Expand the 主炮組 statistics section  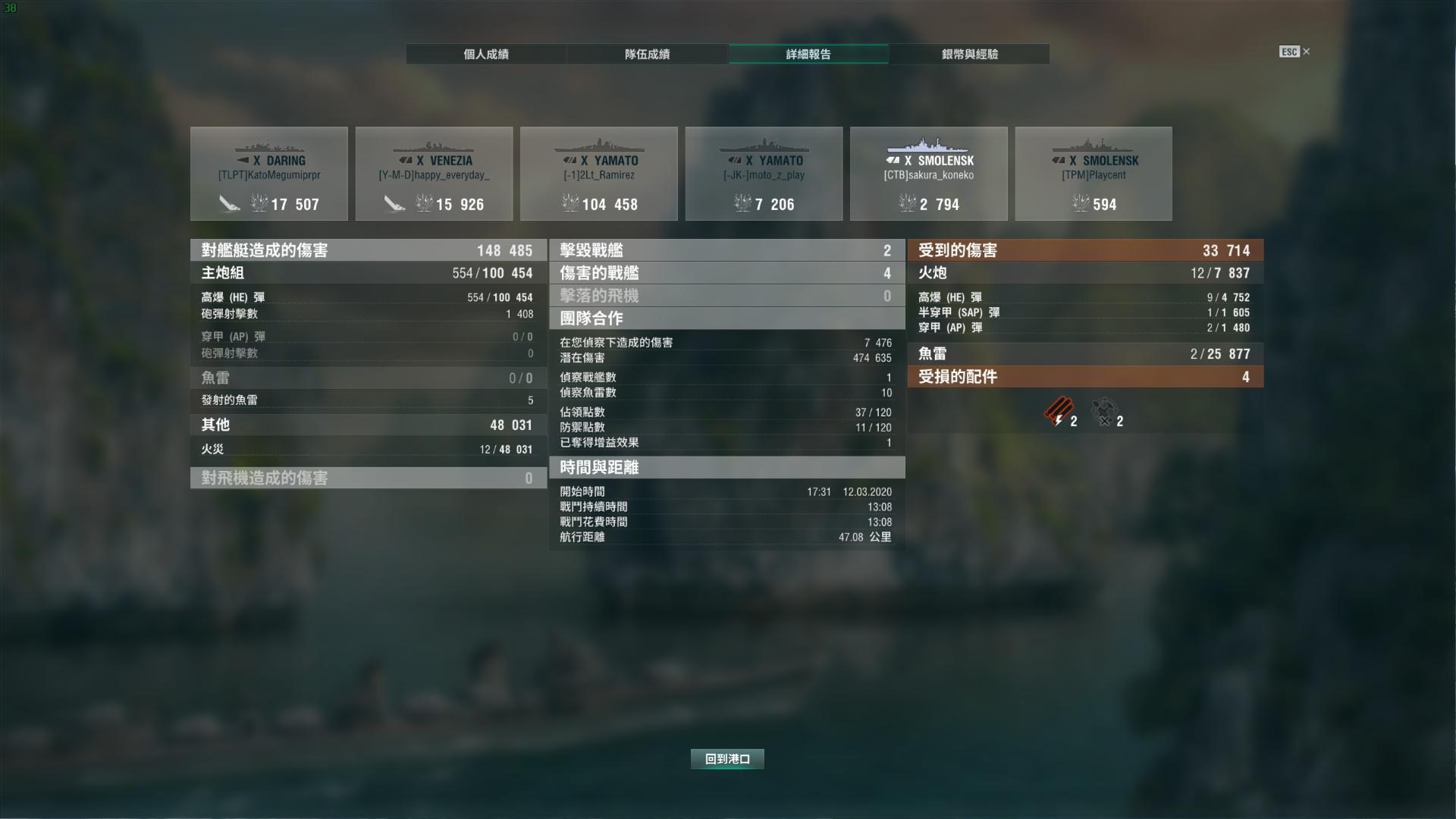click(368, 273)
